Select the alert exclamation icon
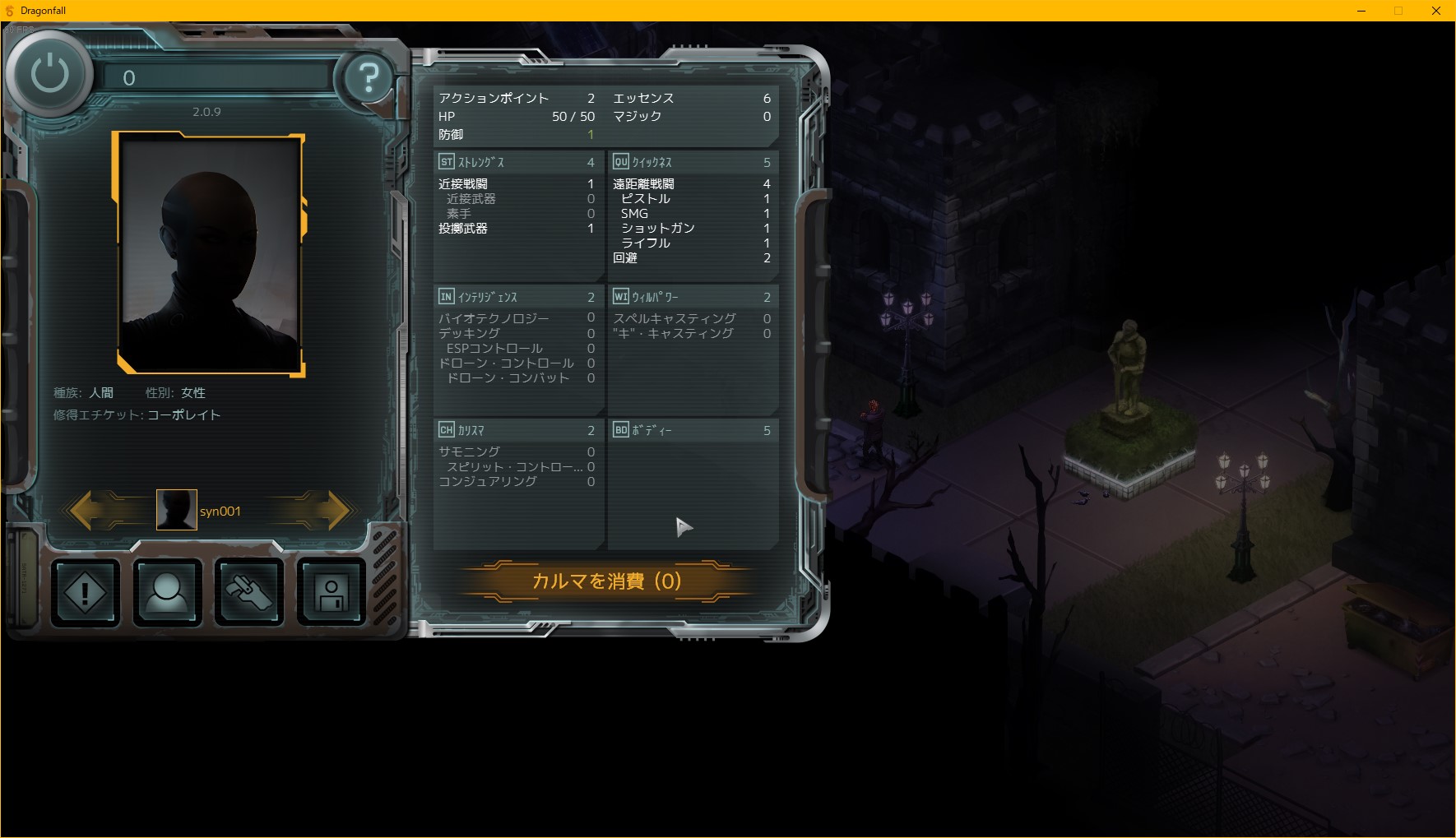 tap(85, 591)
